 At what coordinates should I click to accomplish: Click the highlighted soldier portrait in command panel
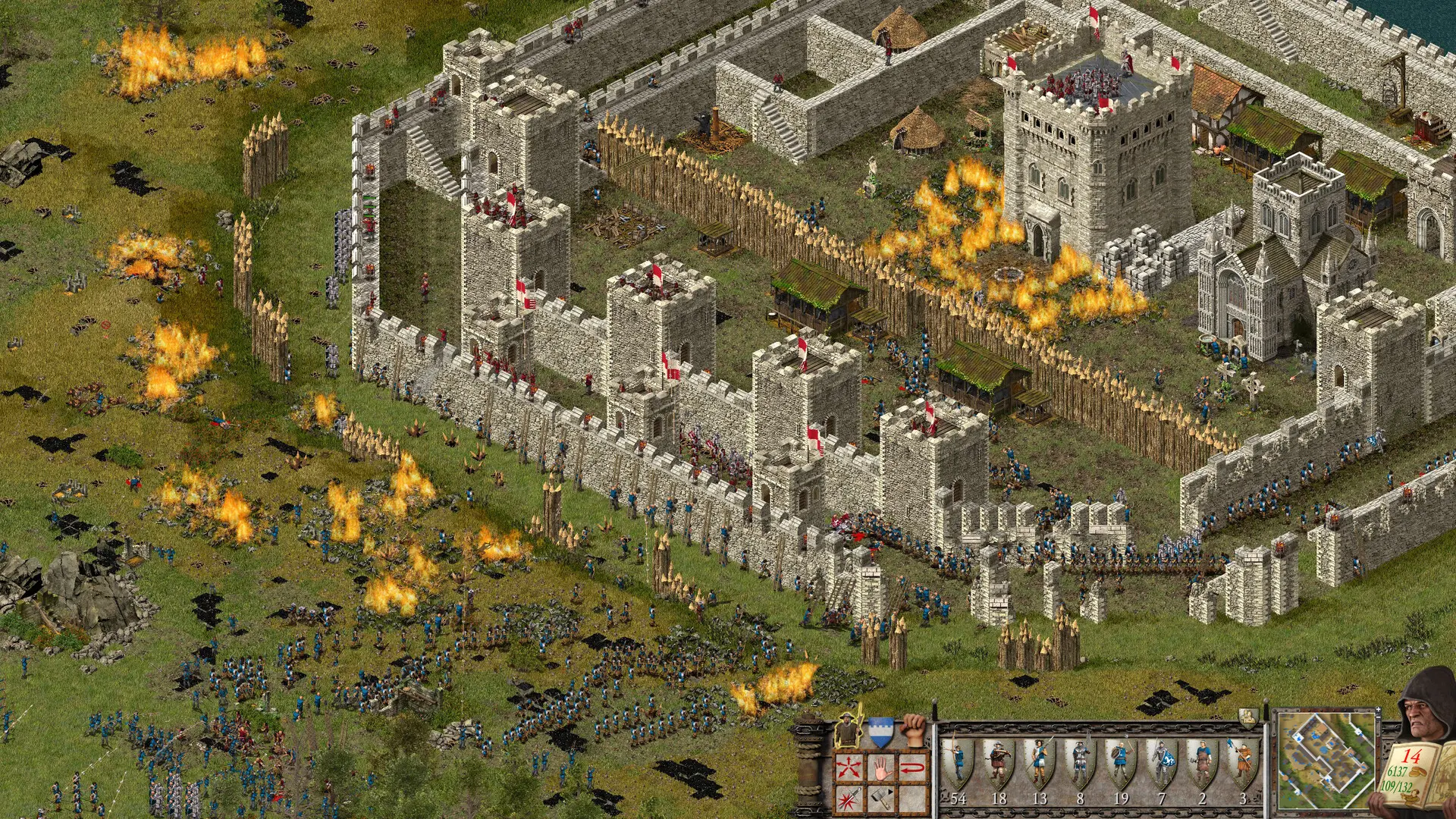847,730
